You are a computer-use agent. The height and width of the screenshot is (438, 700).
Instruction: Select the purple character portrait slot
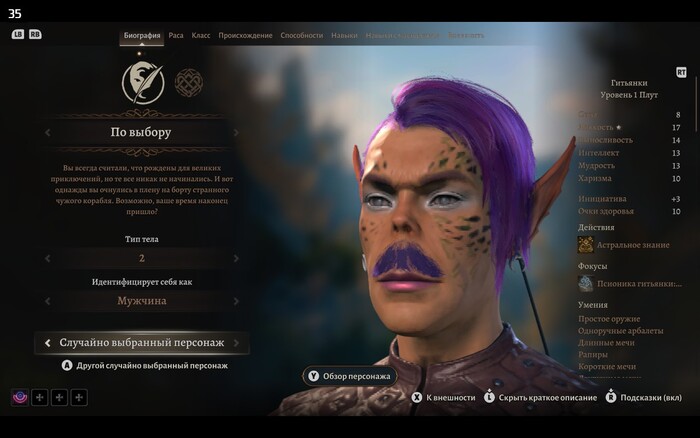point(20,398)
